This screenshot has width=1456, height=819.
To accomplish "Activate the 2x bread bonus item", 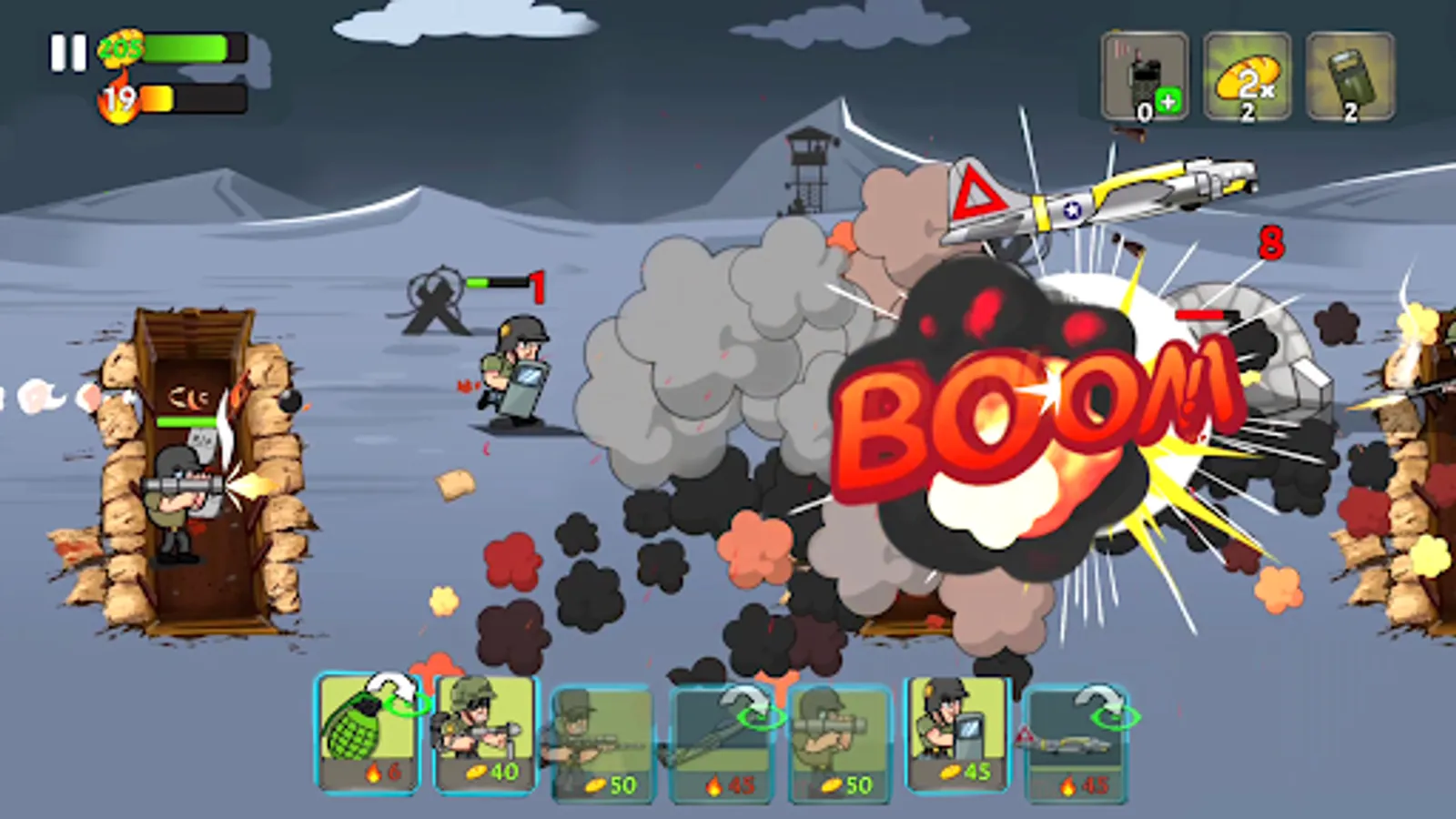I will (x=1245, y=77).
